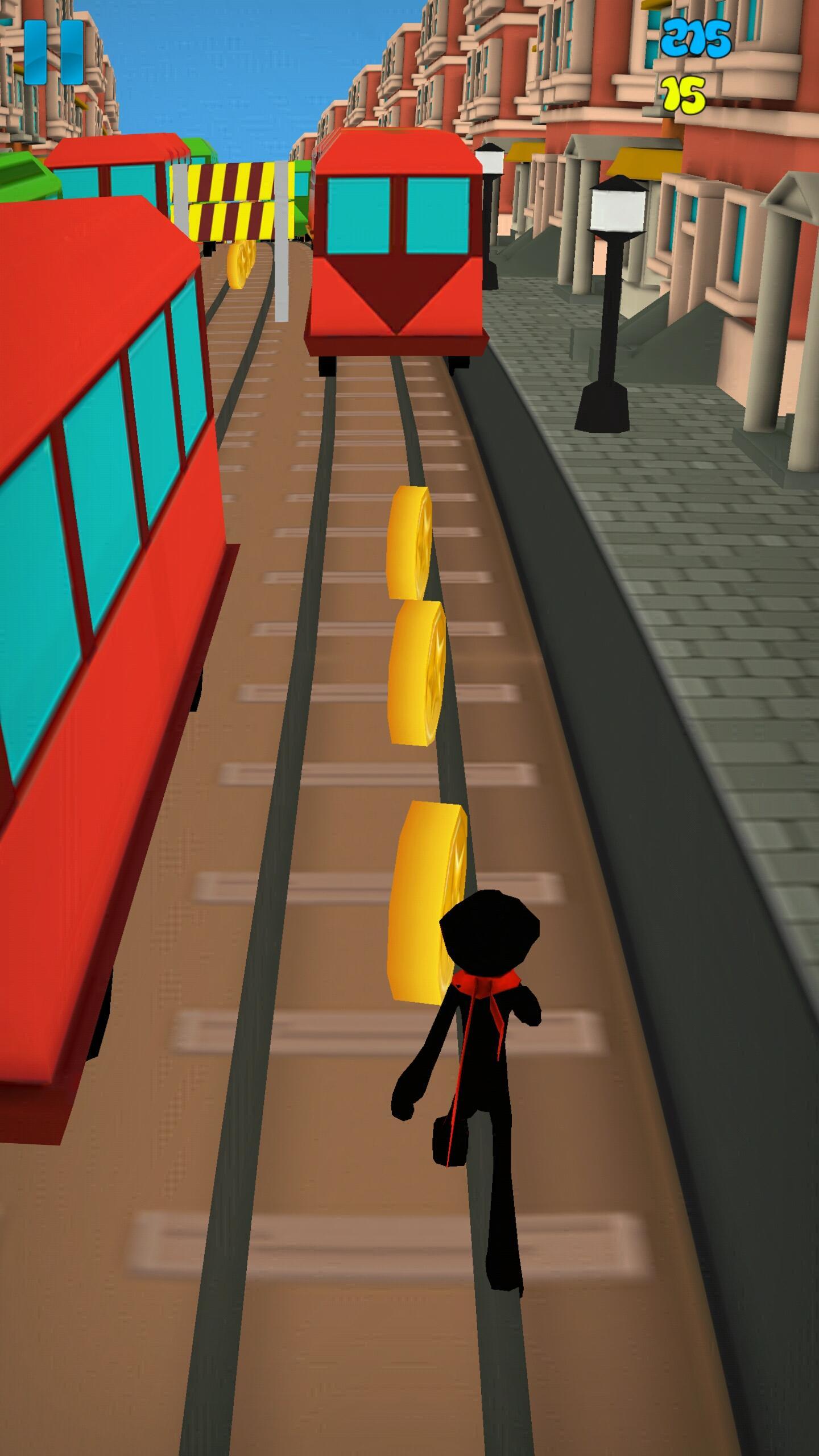Tap the yellow score counter showing 15
Image resolution: width=819 pixels, height=1456 pixels.
[682, 94]
